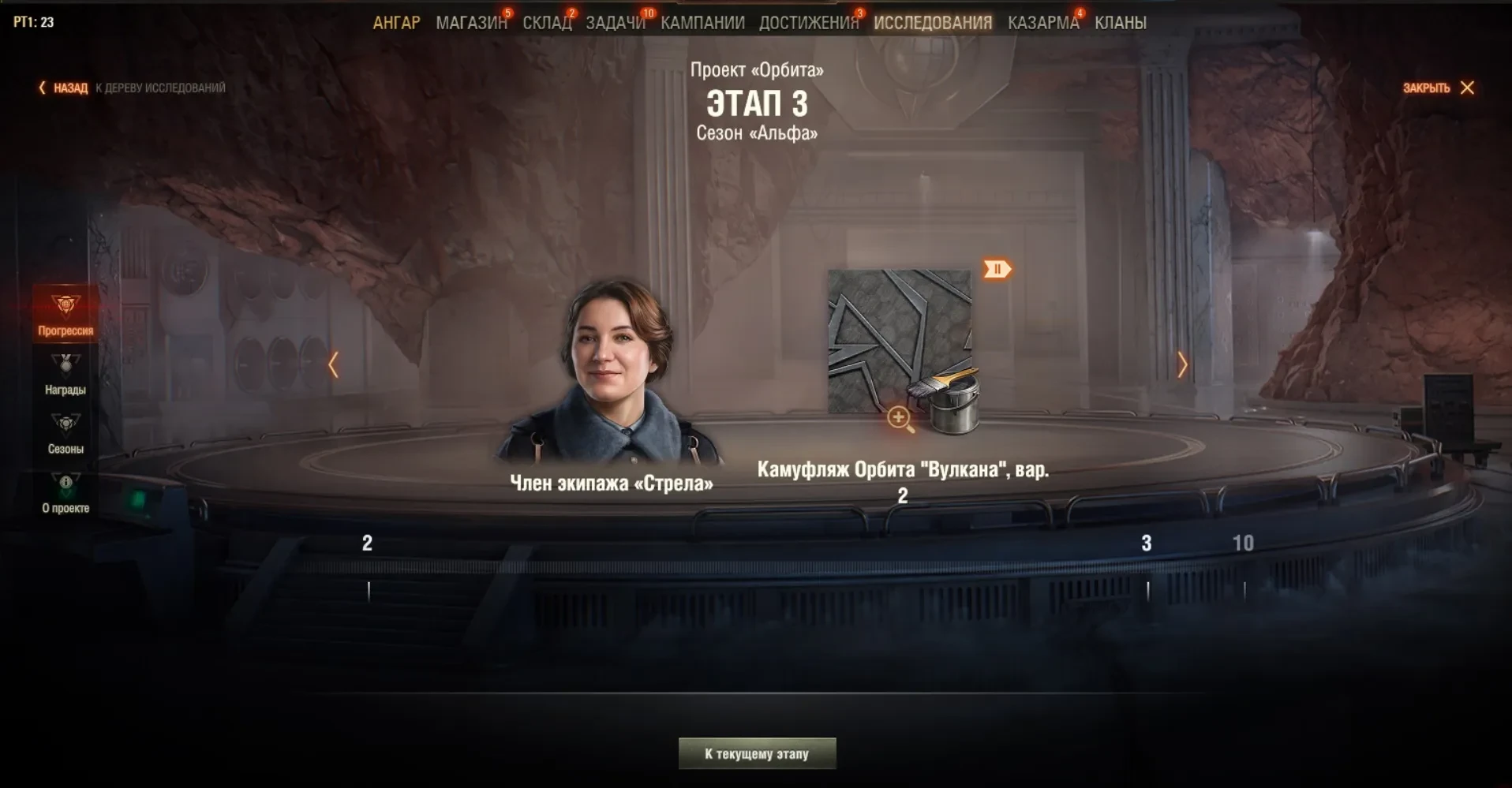Open the Кланы tab
1512x788 pixels.
click(1120, 23)
